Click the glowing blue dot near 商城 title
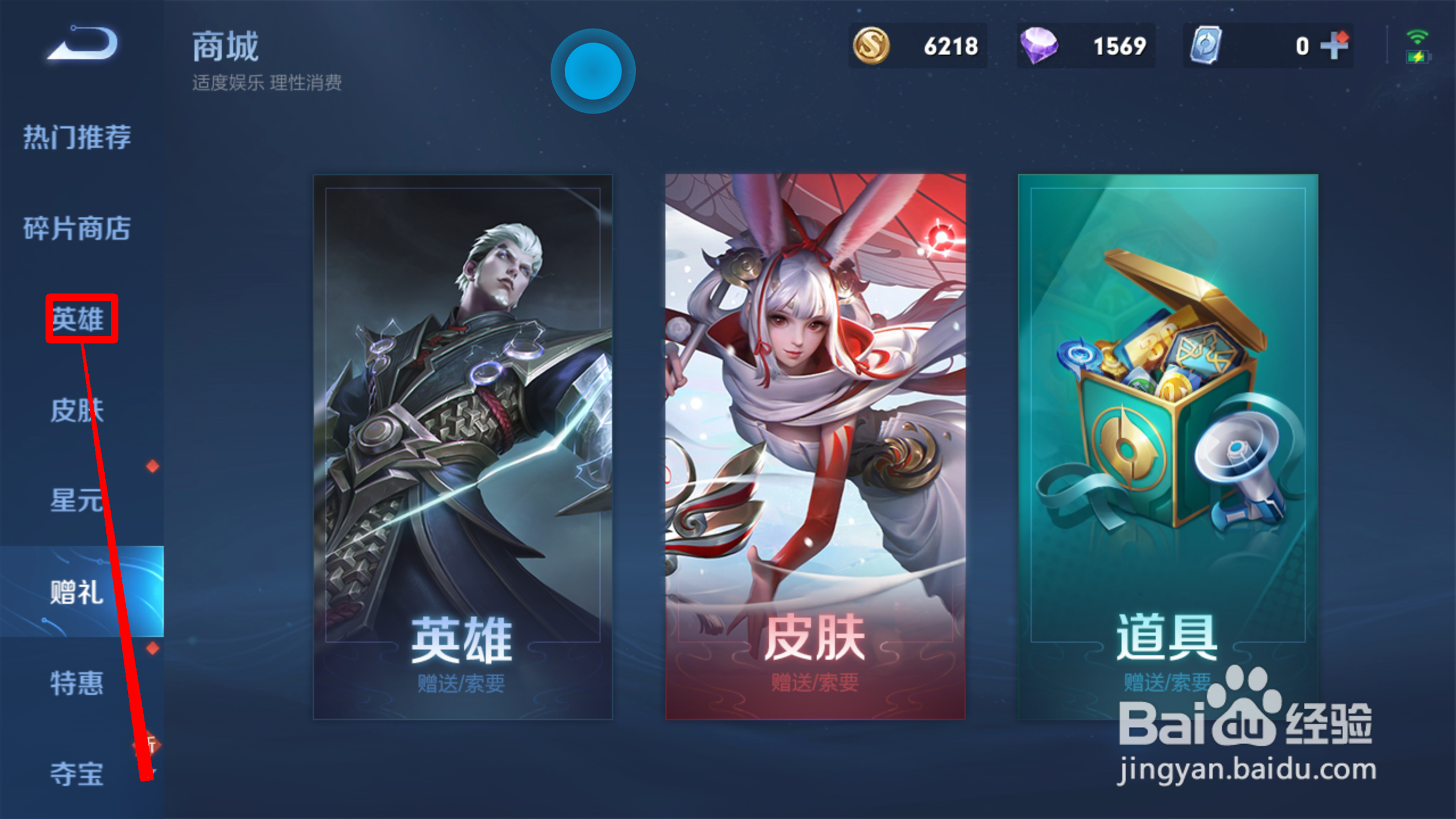 [x=592, y=69]
